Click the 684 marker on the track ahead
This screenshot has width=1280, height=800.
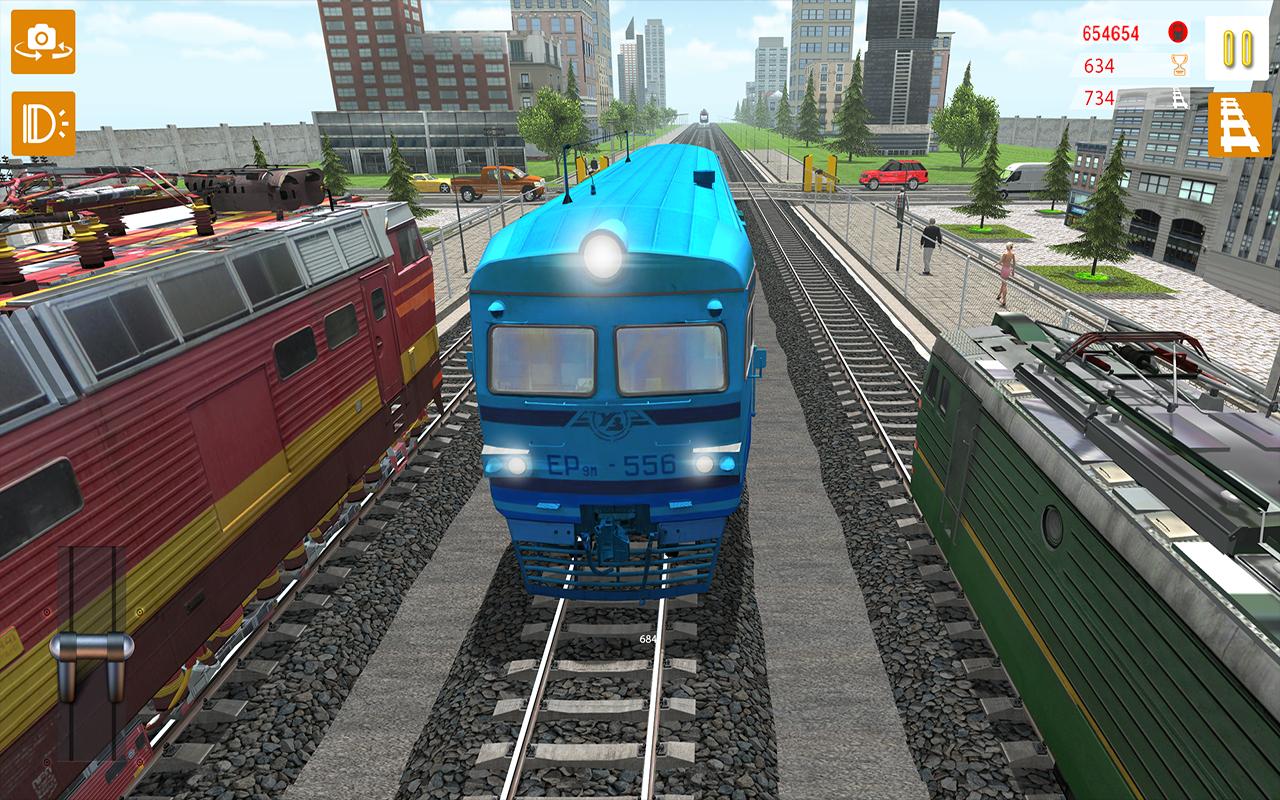point(648,637)
